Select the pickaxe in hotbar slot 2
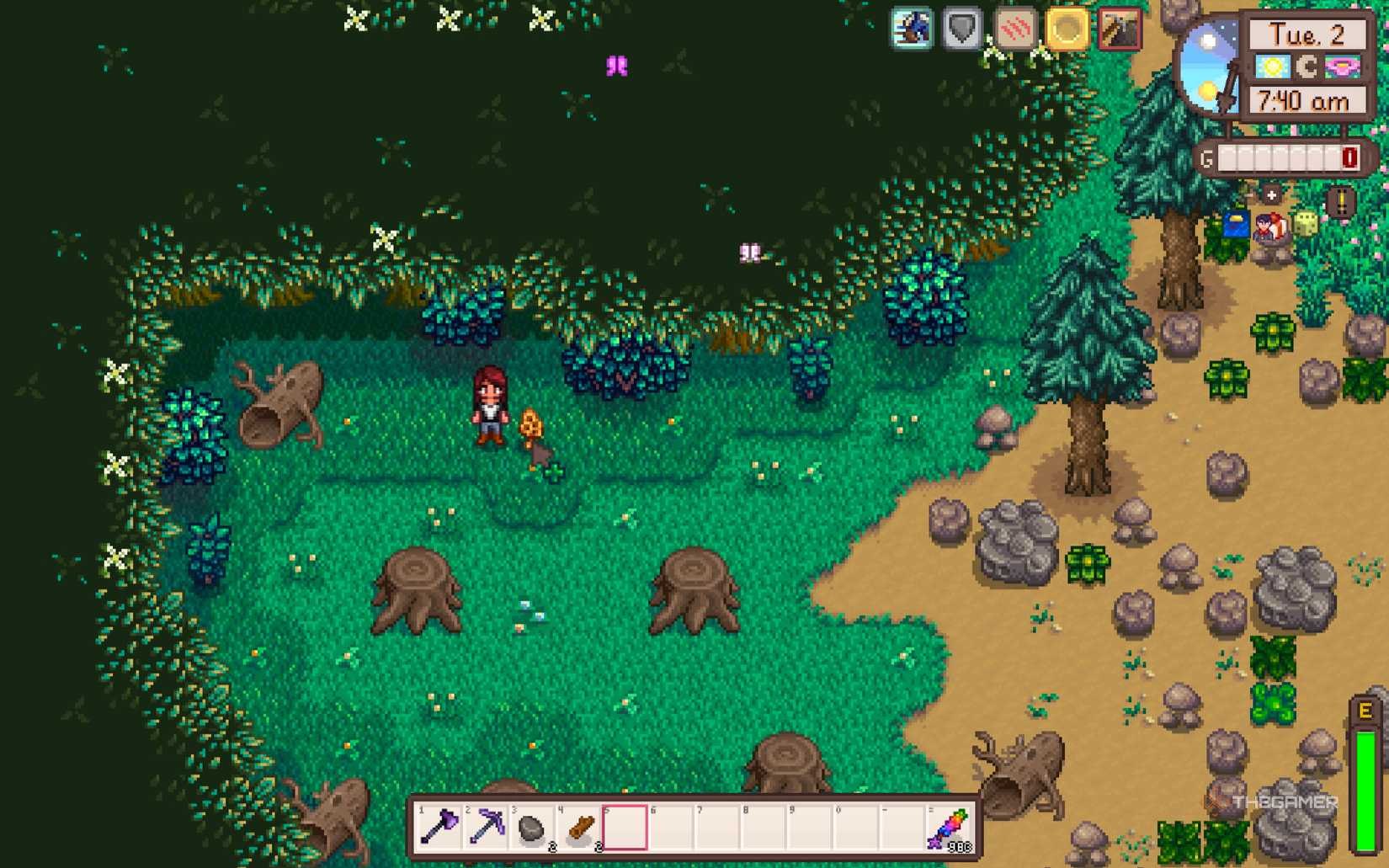The width and height of the screenshot is (1389, 868). (x=487, y=825)
